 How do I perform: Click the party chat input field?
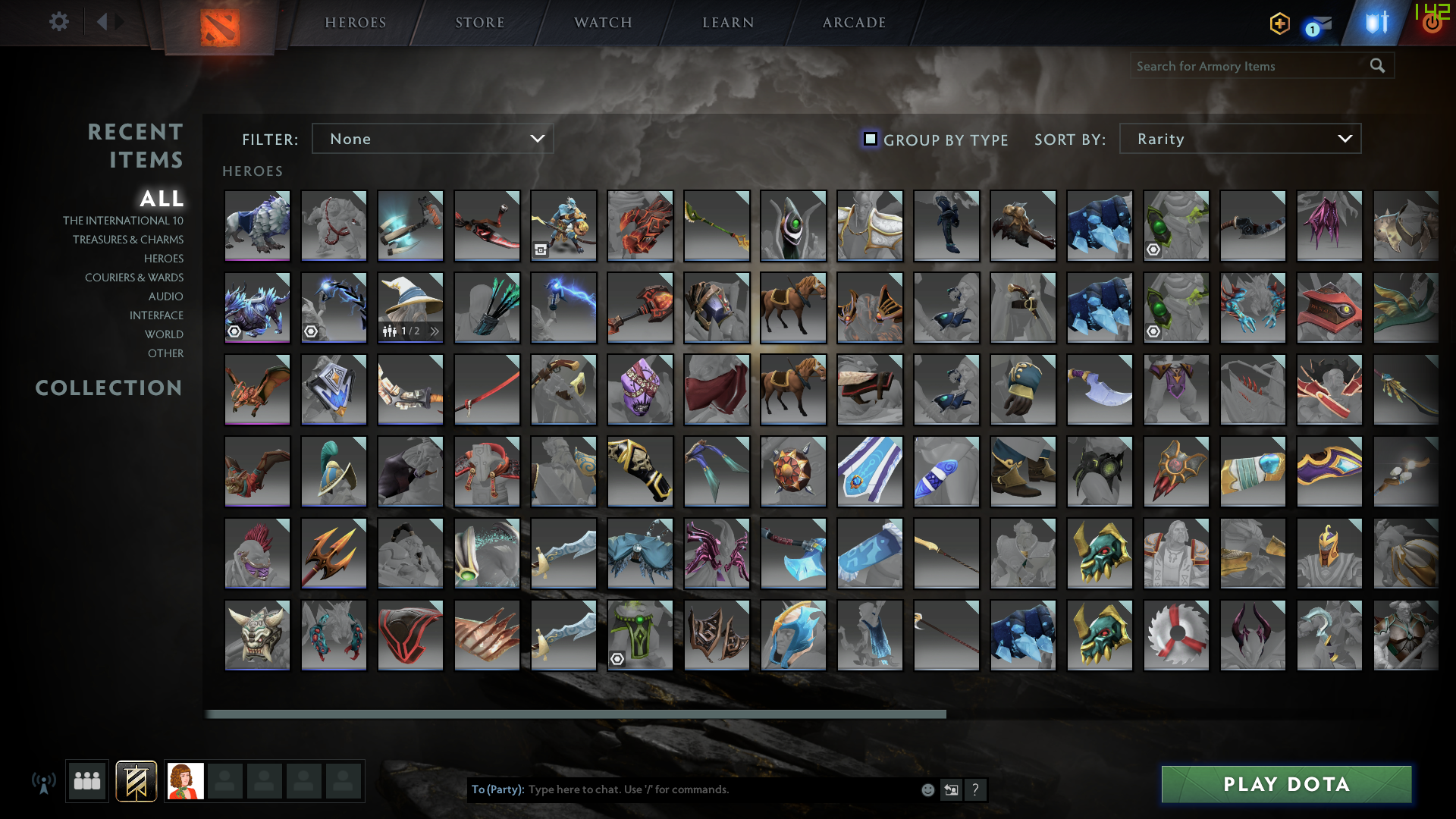tap(682, 789)
